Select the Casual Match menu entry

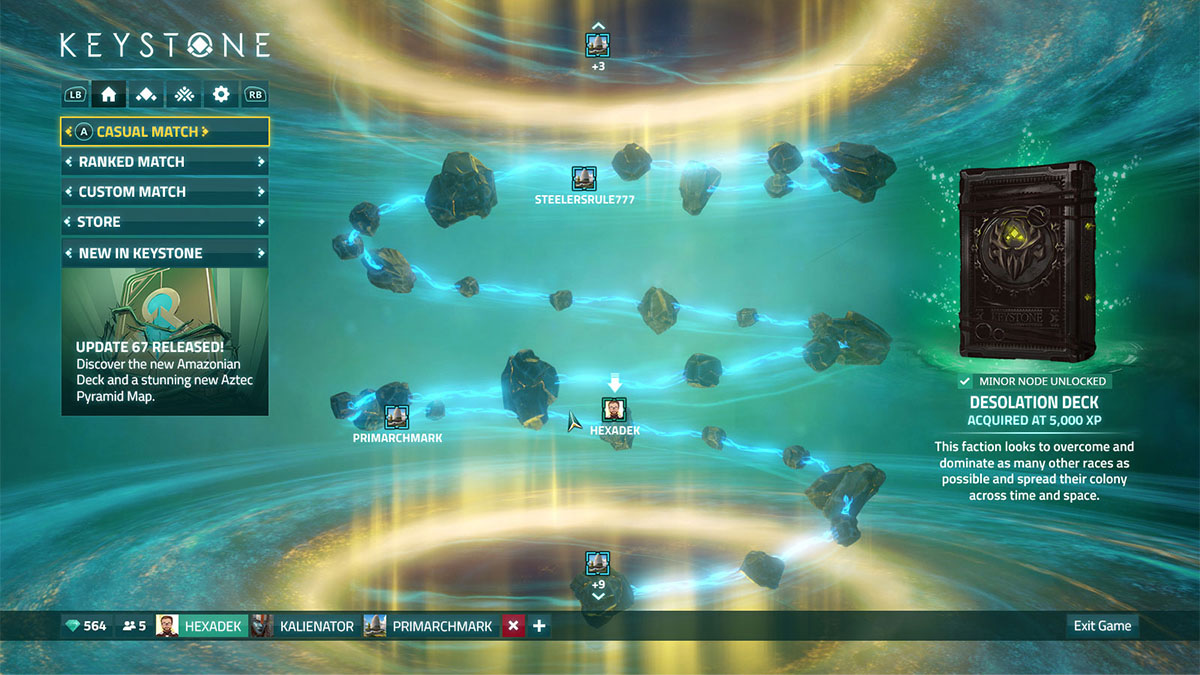(164, 131)
